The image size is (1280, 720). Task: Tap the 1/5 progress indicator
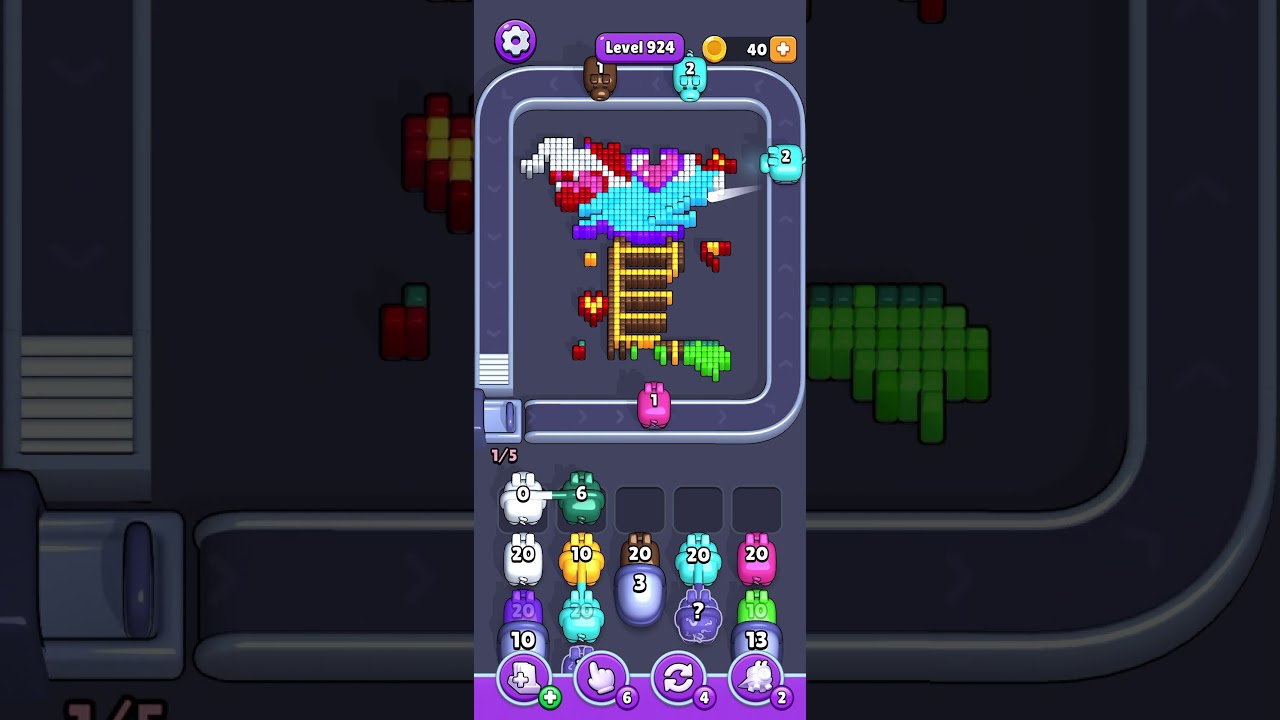(x=504, y=456)
